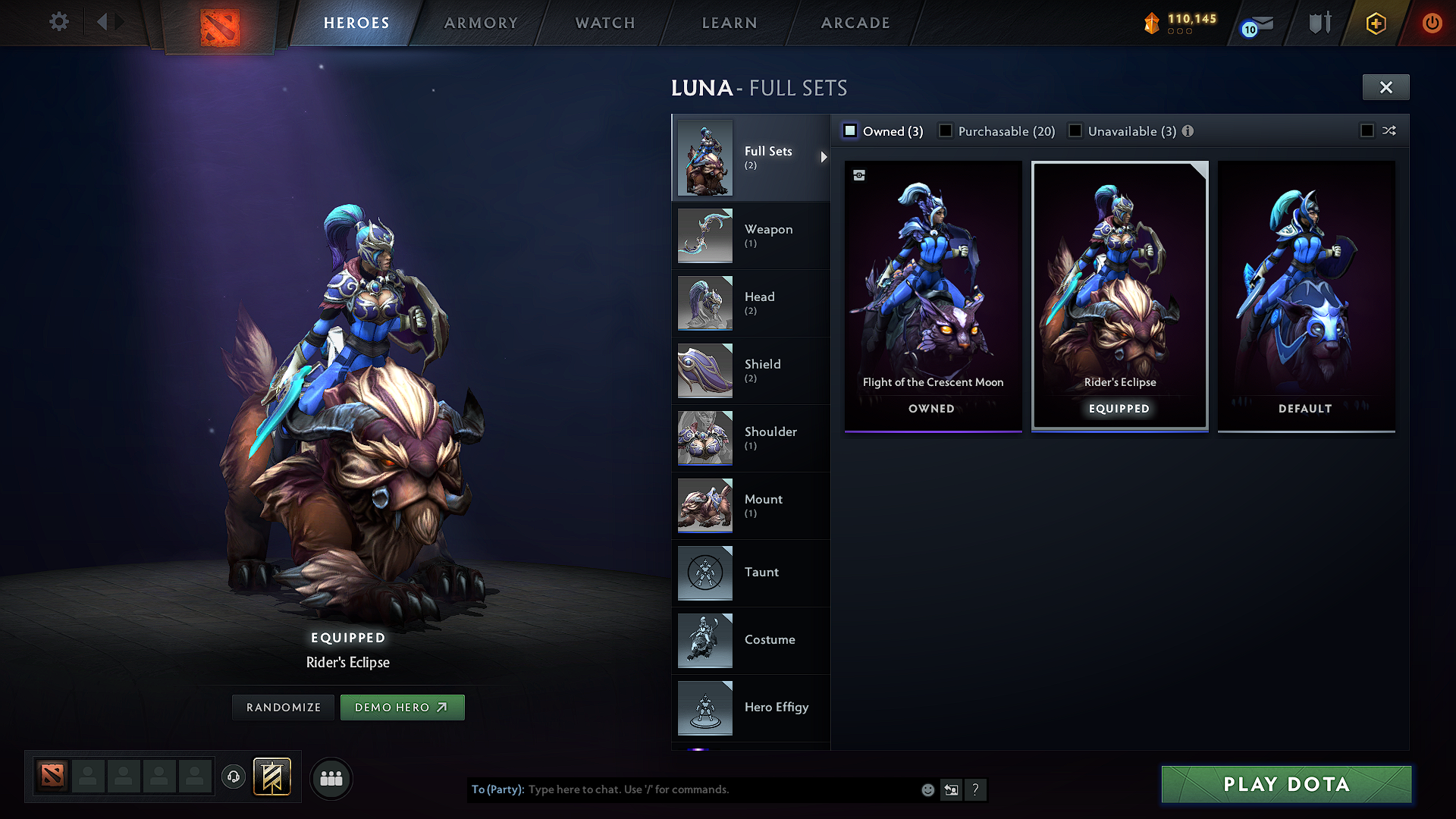Open Dota Plus gold hexagon icon
The height and width of the screenshot is (819, 1456).
1374,23
